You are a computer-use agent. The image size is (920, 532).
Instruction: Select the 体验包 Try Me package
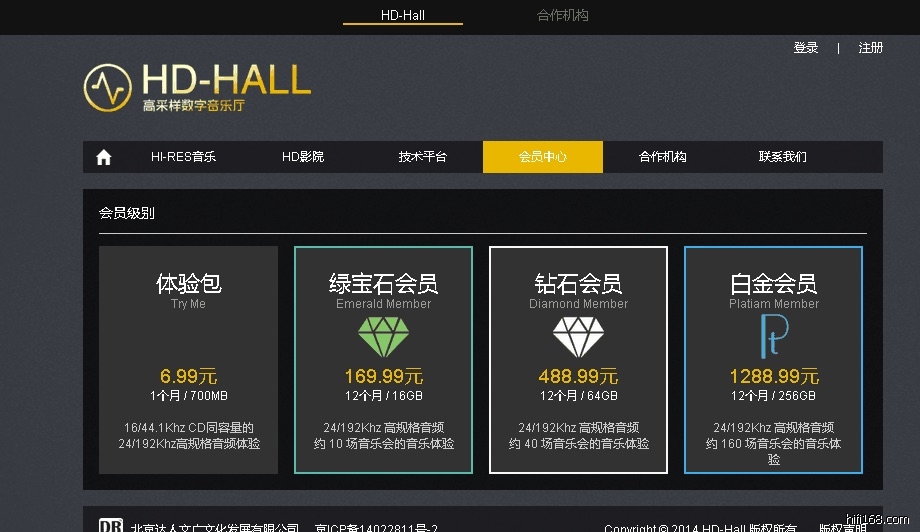click(188, 360)
